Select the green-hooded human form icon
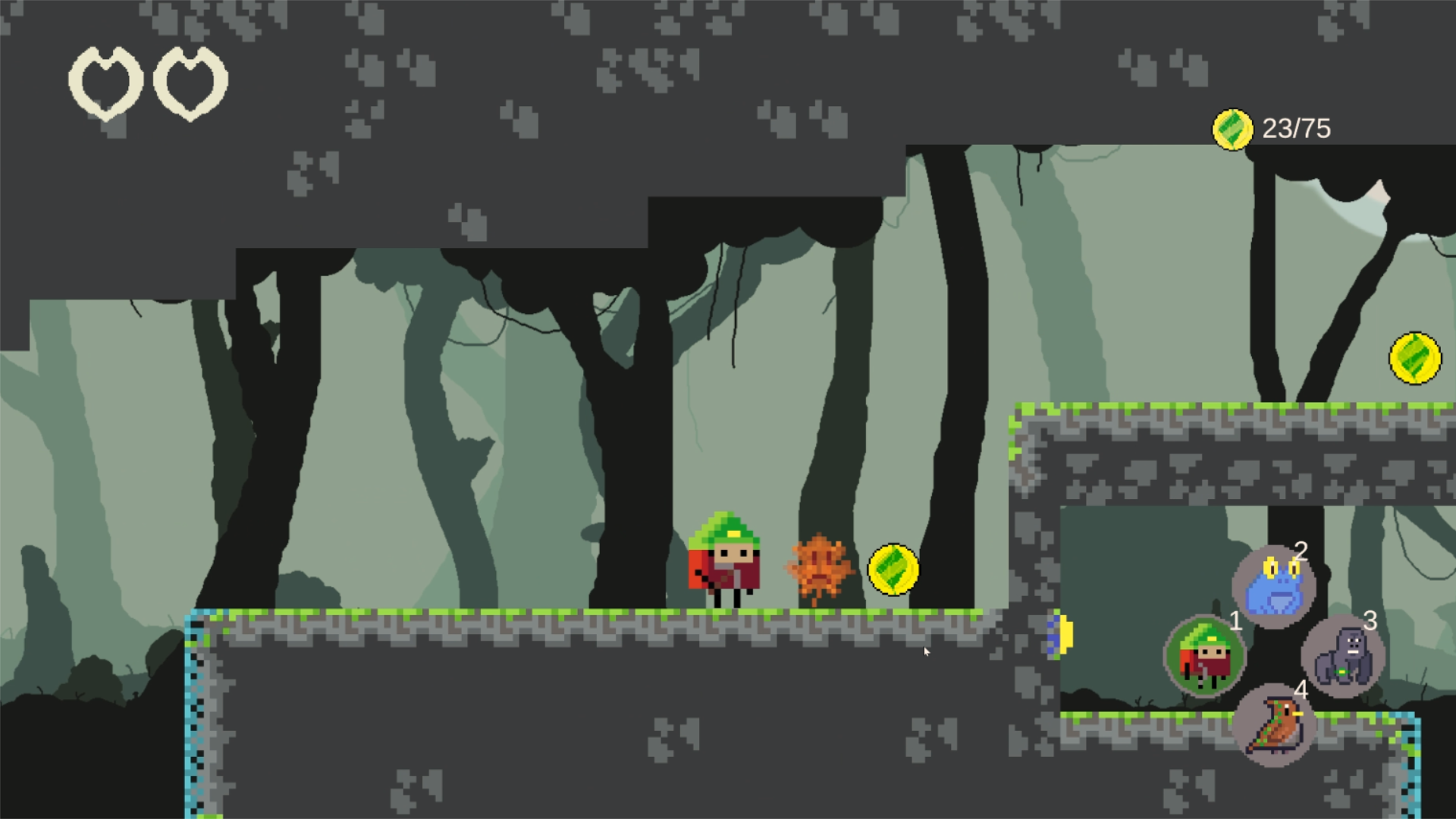Image resolution: width=1456 pixels, height=819 pixels. pyautogui.click(x=1204, y=657)
